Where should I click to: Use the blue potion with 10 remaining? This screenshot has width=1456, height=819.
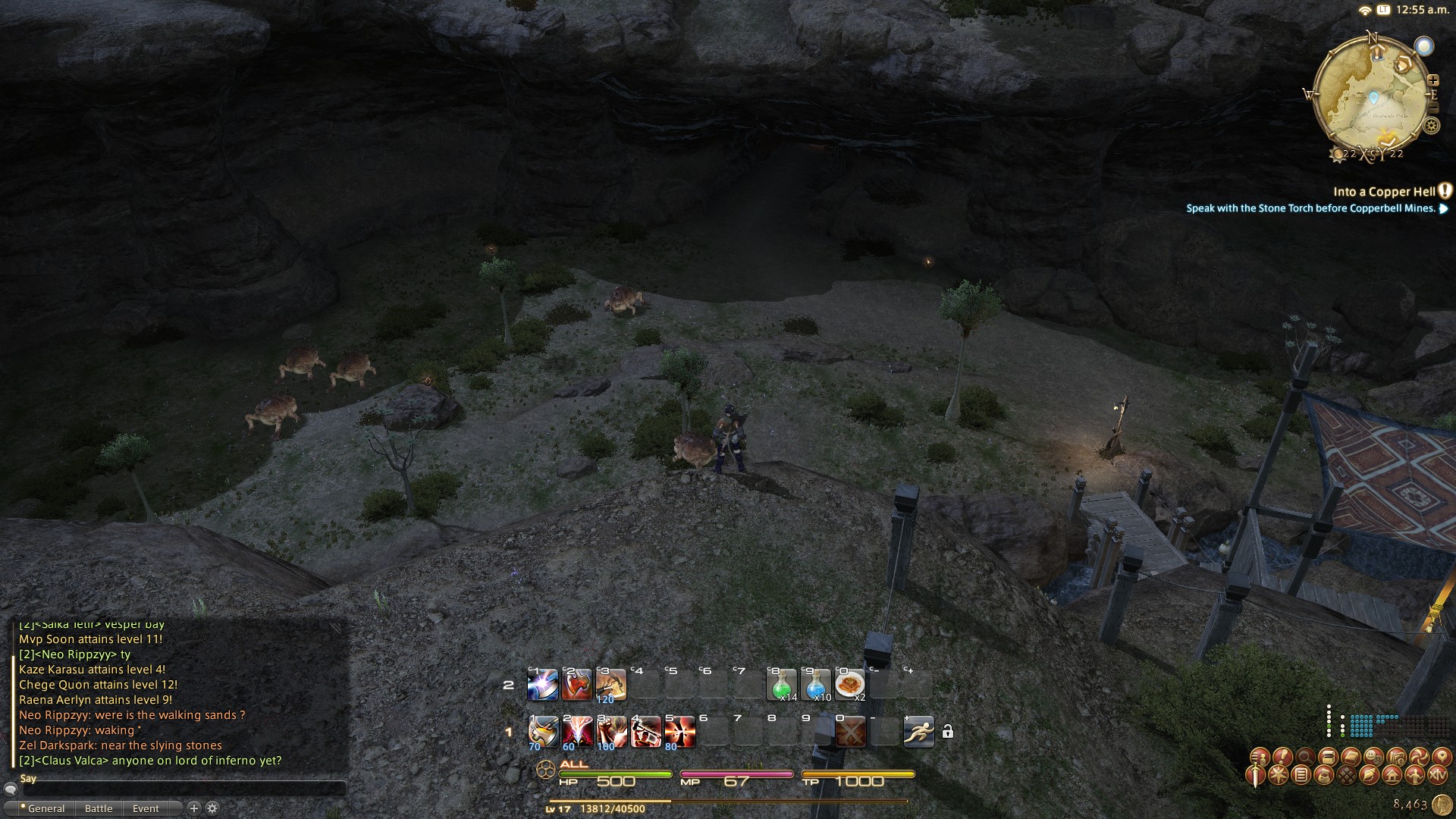[x=816, y=685]
